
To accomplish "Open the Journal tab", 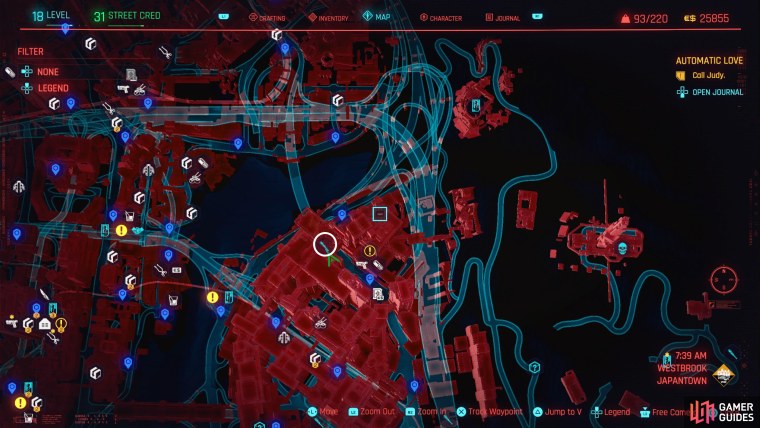I will click(x=504, y=17).
